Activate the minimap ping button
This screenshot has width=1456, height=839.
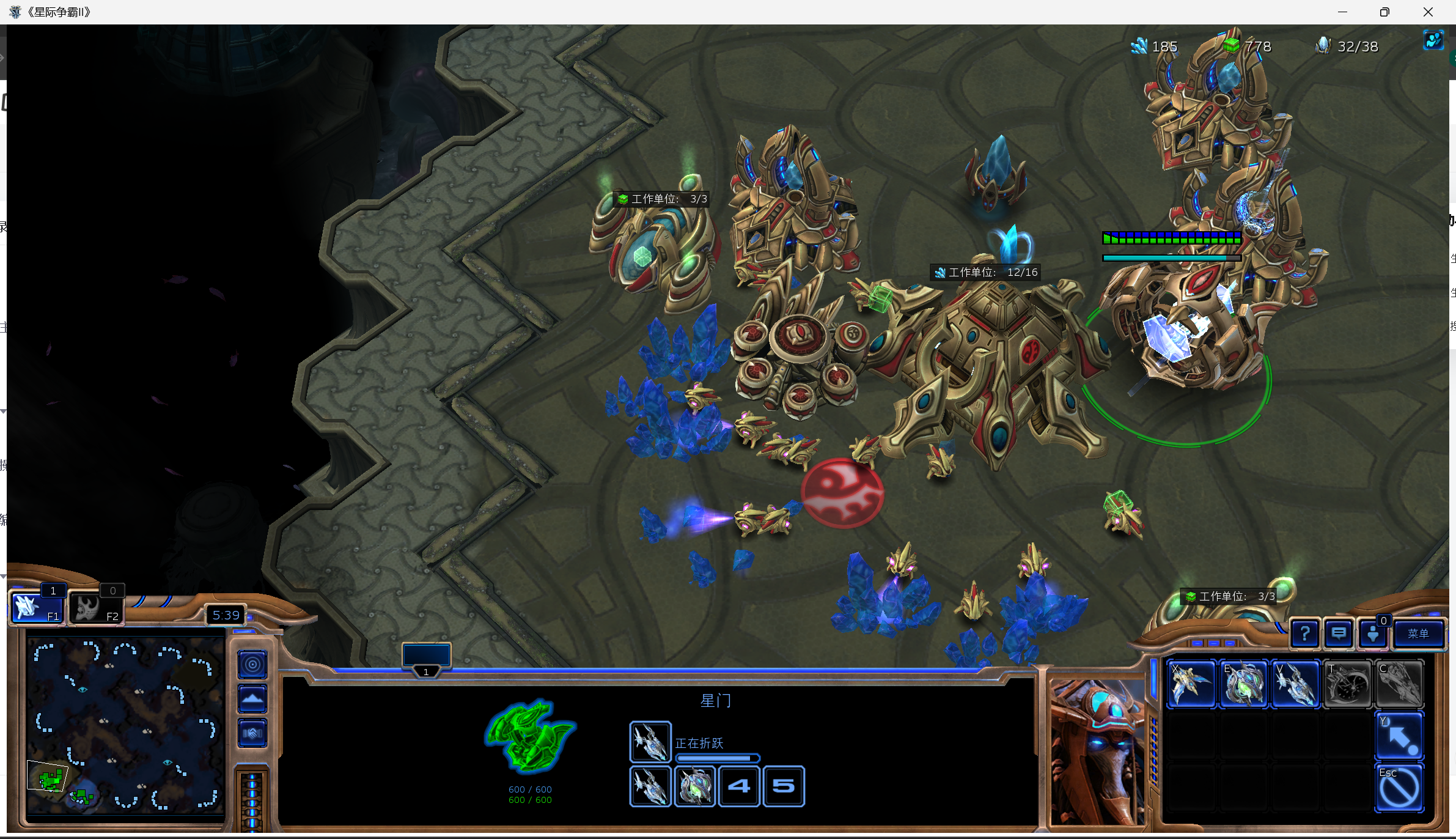pyautogui.click(x=252, y=664)
